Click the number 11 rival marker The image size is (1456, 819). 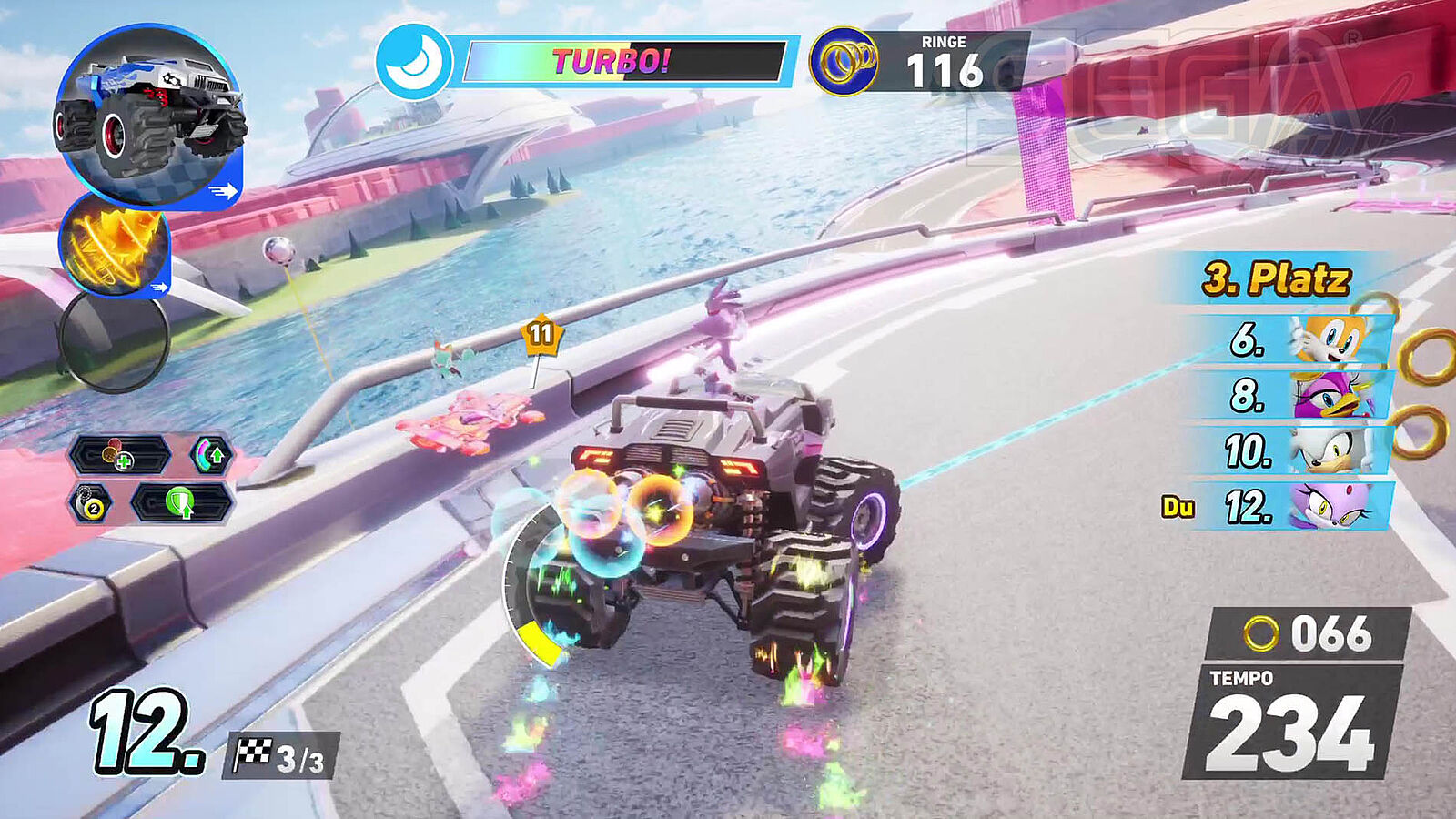[541, 335]
